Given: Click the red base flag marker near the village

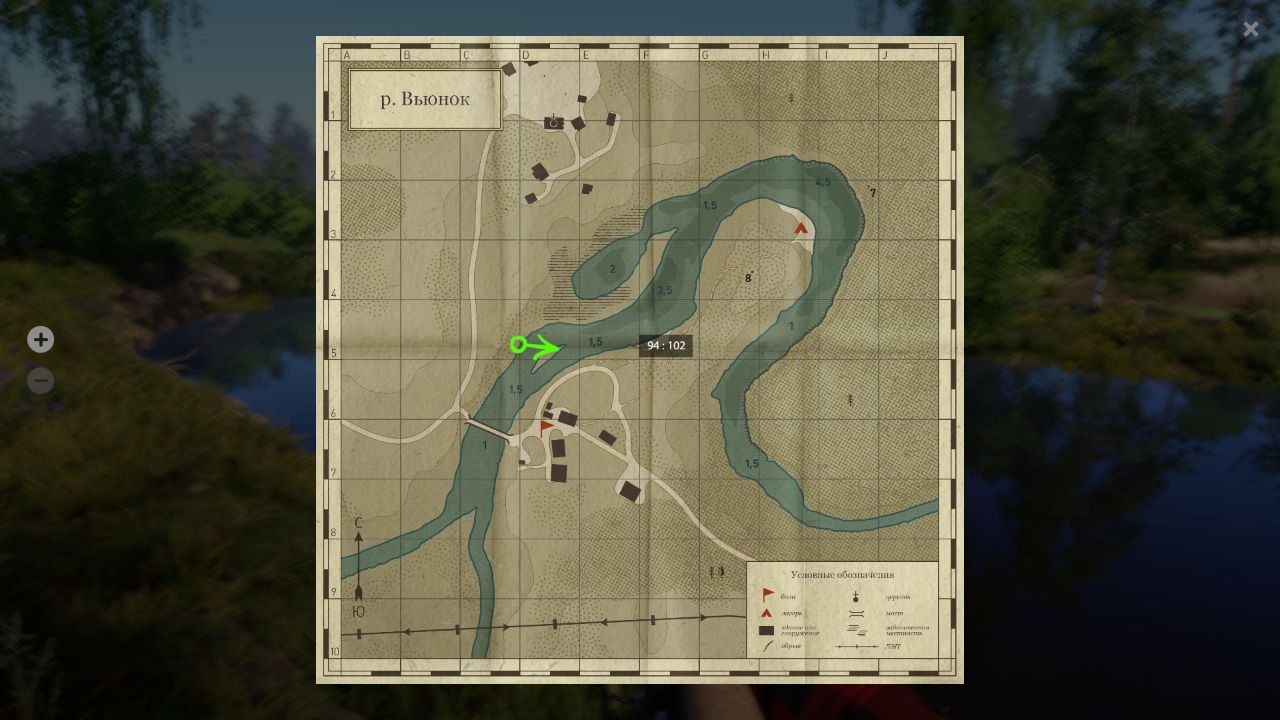Looking at the screenshot, I should [x=543, y=424].
